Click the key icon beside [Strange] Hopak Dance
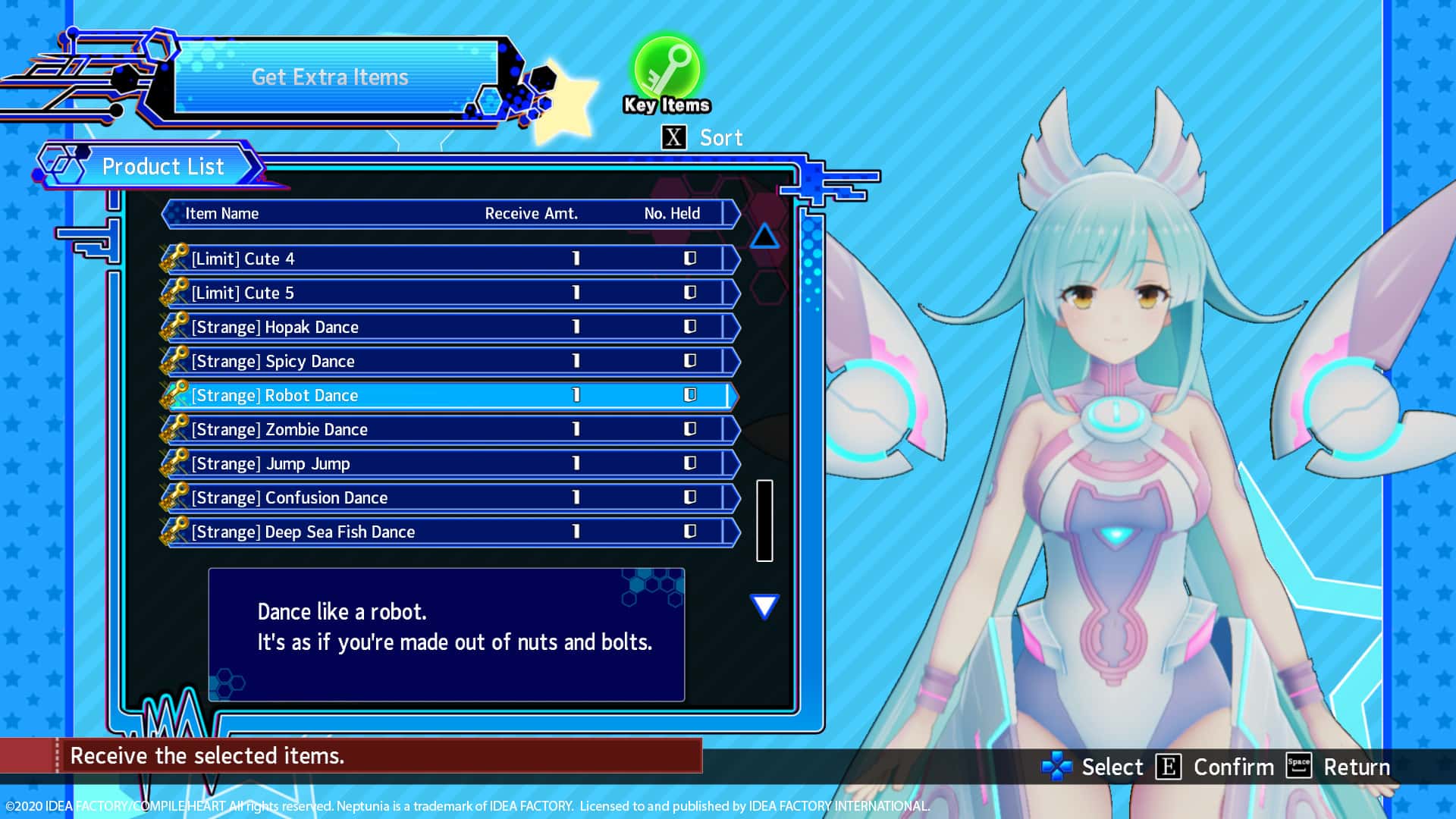Image resolution: width=1456 pixels, height=819 pixels. click(x=176, y=326)
